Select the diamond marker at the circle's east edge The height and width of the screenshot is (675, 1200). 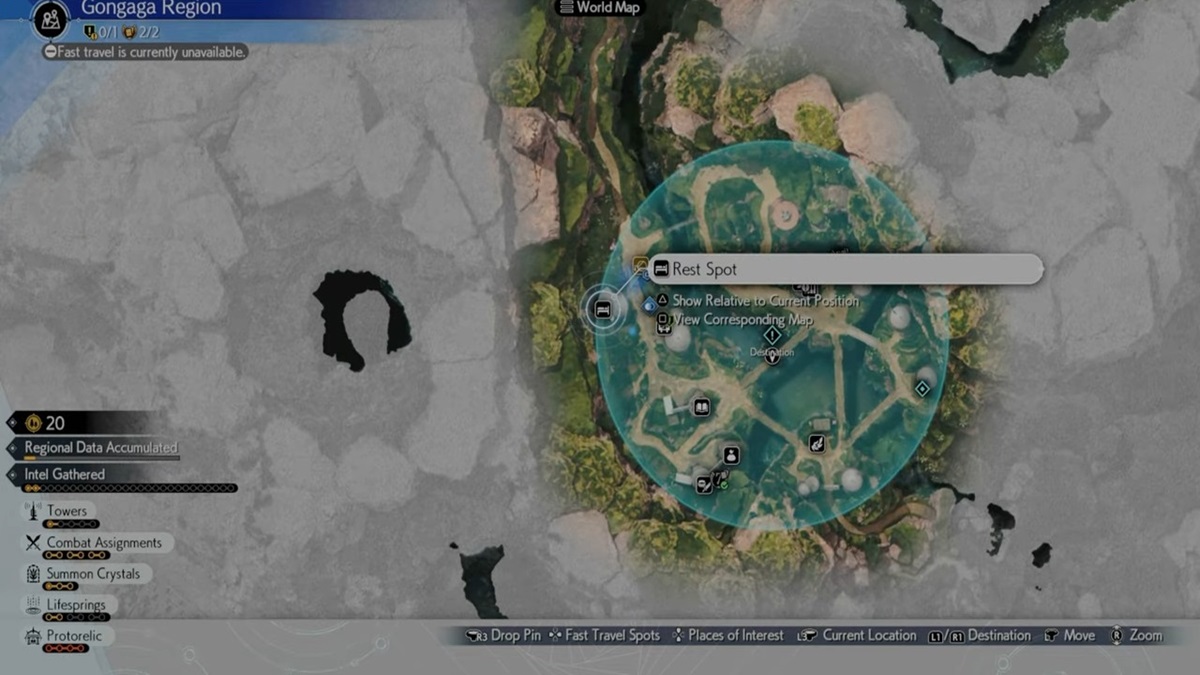921,389
